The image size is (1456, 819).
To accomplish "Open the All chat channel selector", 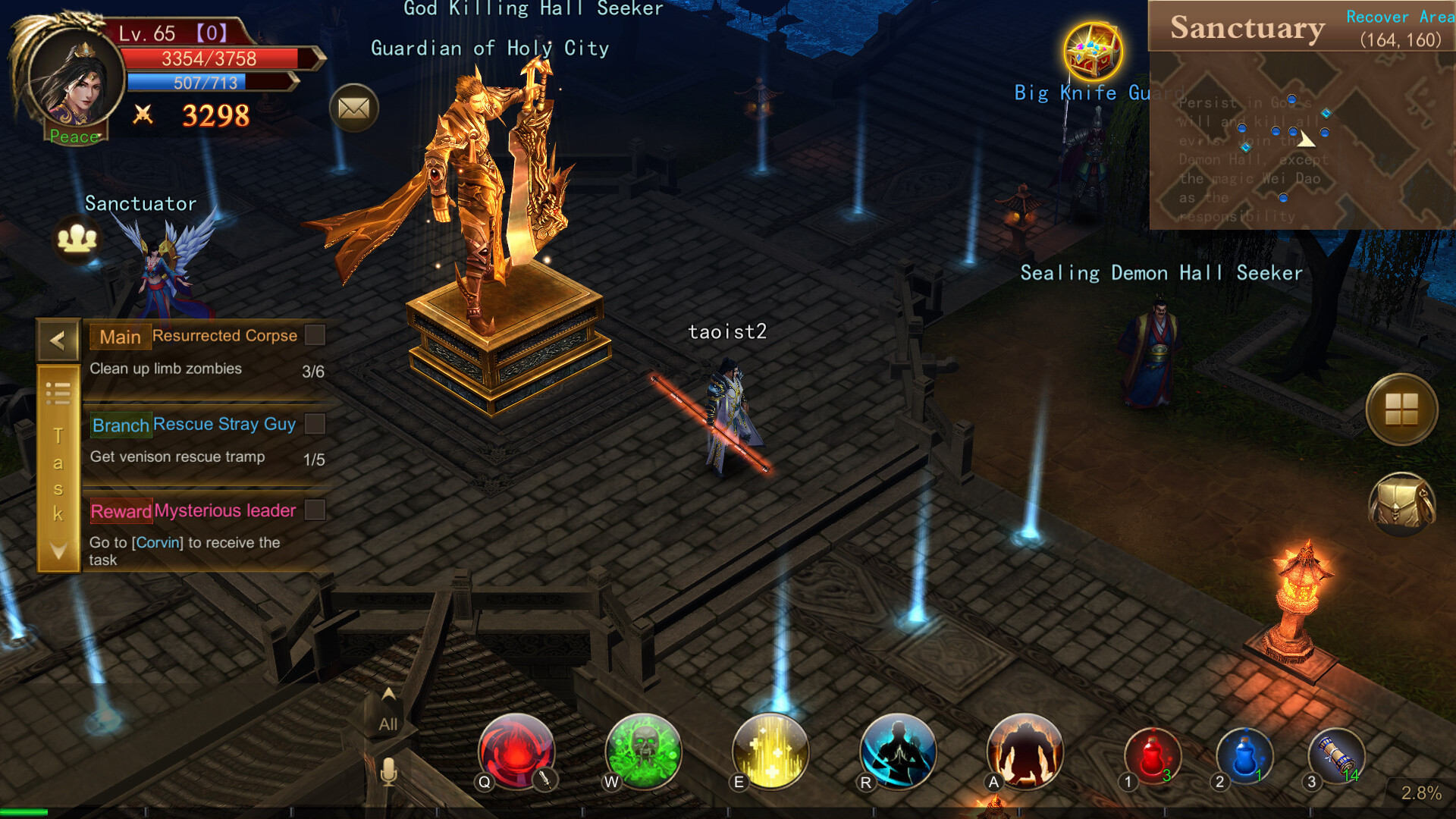I will (x=387, y=724).
